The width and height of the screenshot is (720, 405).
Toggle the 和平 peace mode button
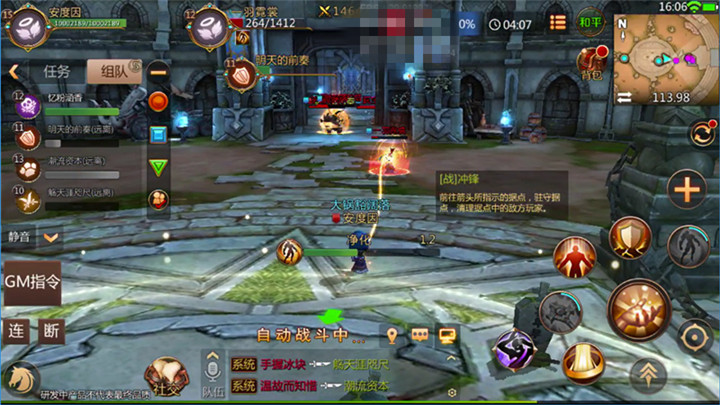pyautogui.click(x=590, y=21)
